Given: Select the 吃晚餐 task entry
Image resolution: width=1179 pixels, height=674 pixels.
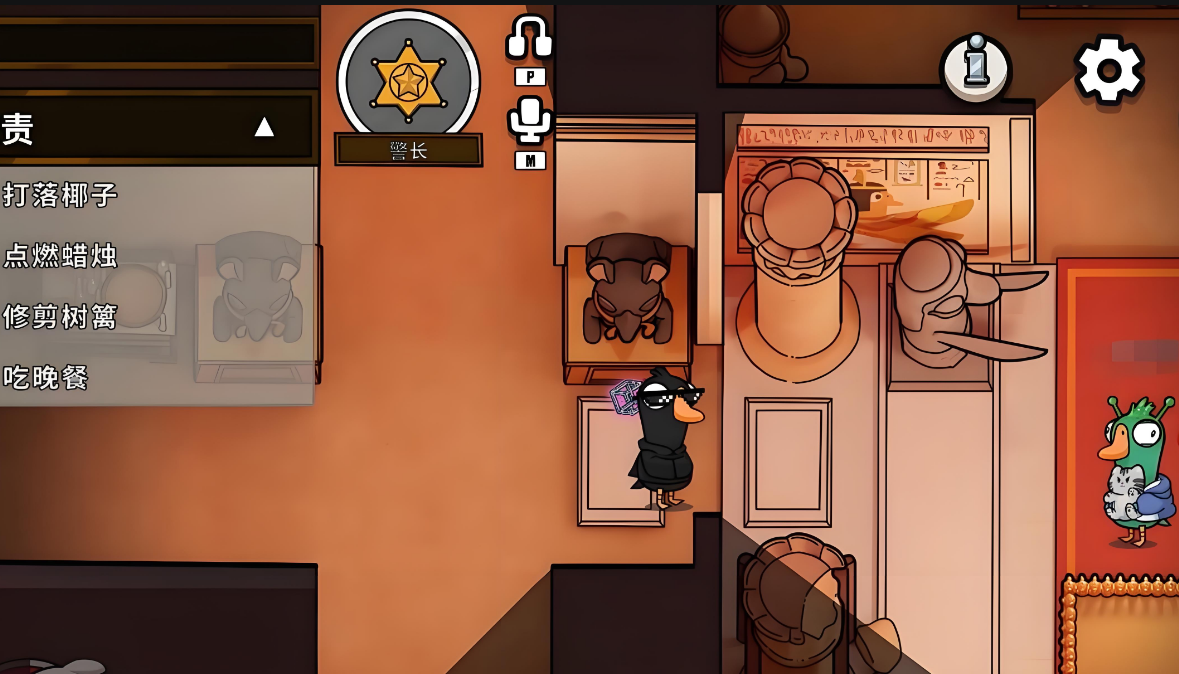Looking at the screenshot, I should coord(46,377).
